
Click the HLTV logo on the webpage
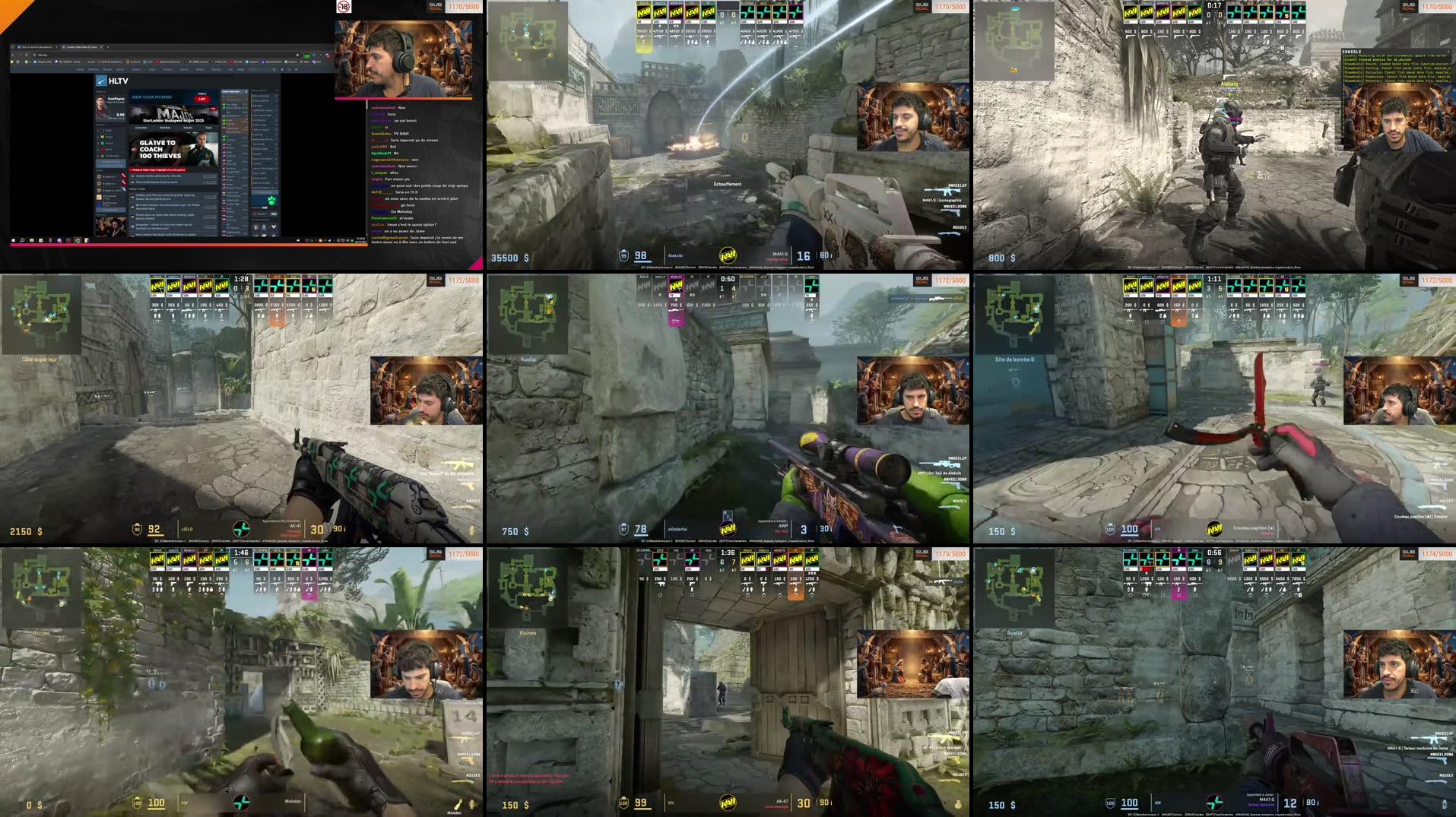point(101,81)
